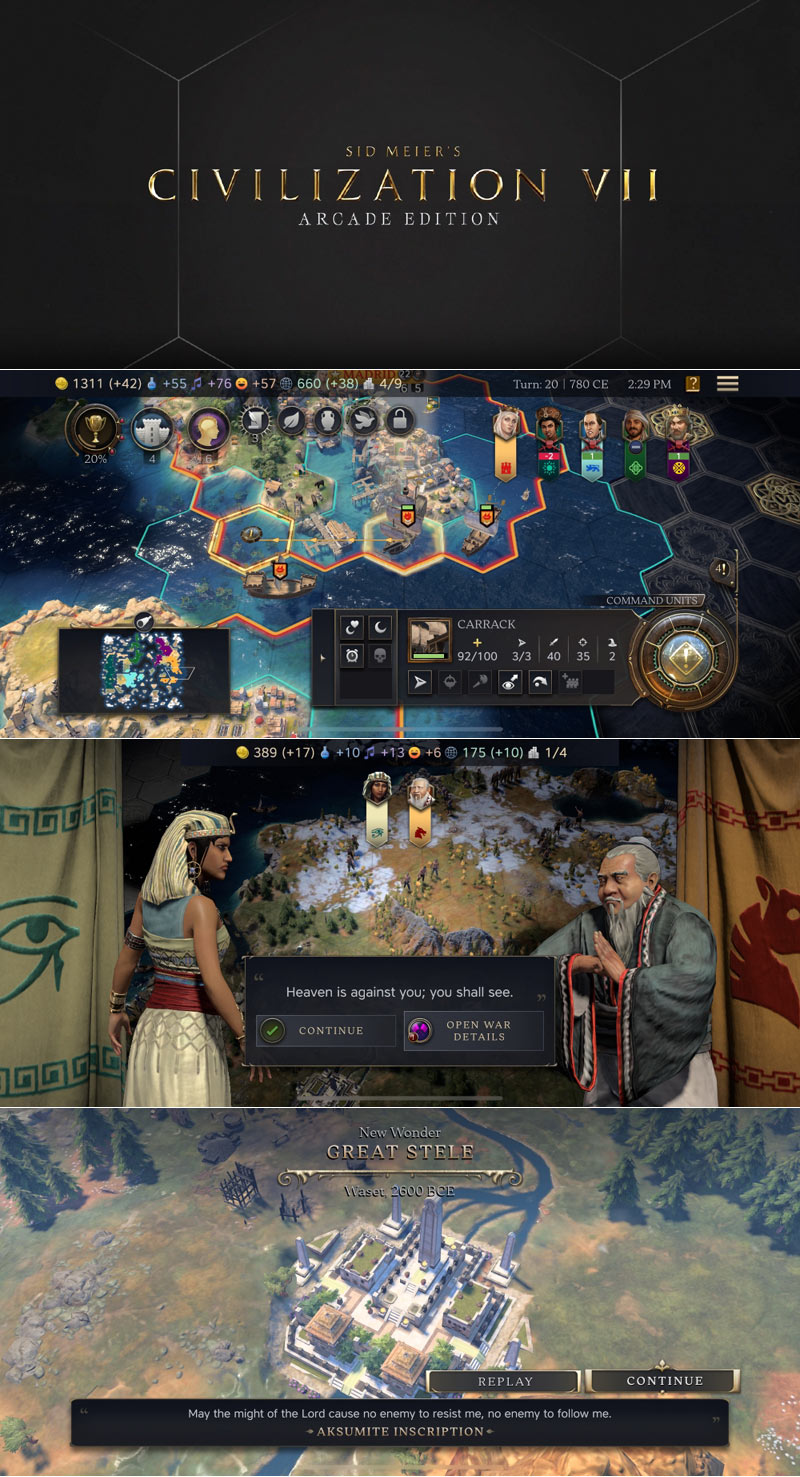Activate the Carrack move arrow command
This screenshot has height=1477, width=800.
click(x=422, y=683)
